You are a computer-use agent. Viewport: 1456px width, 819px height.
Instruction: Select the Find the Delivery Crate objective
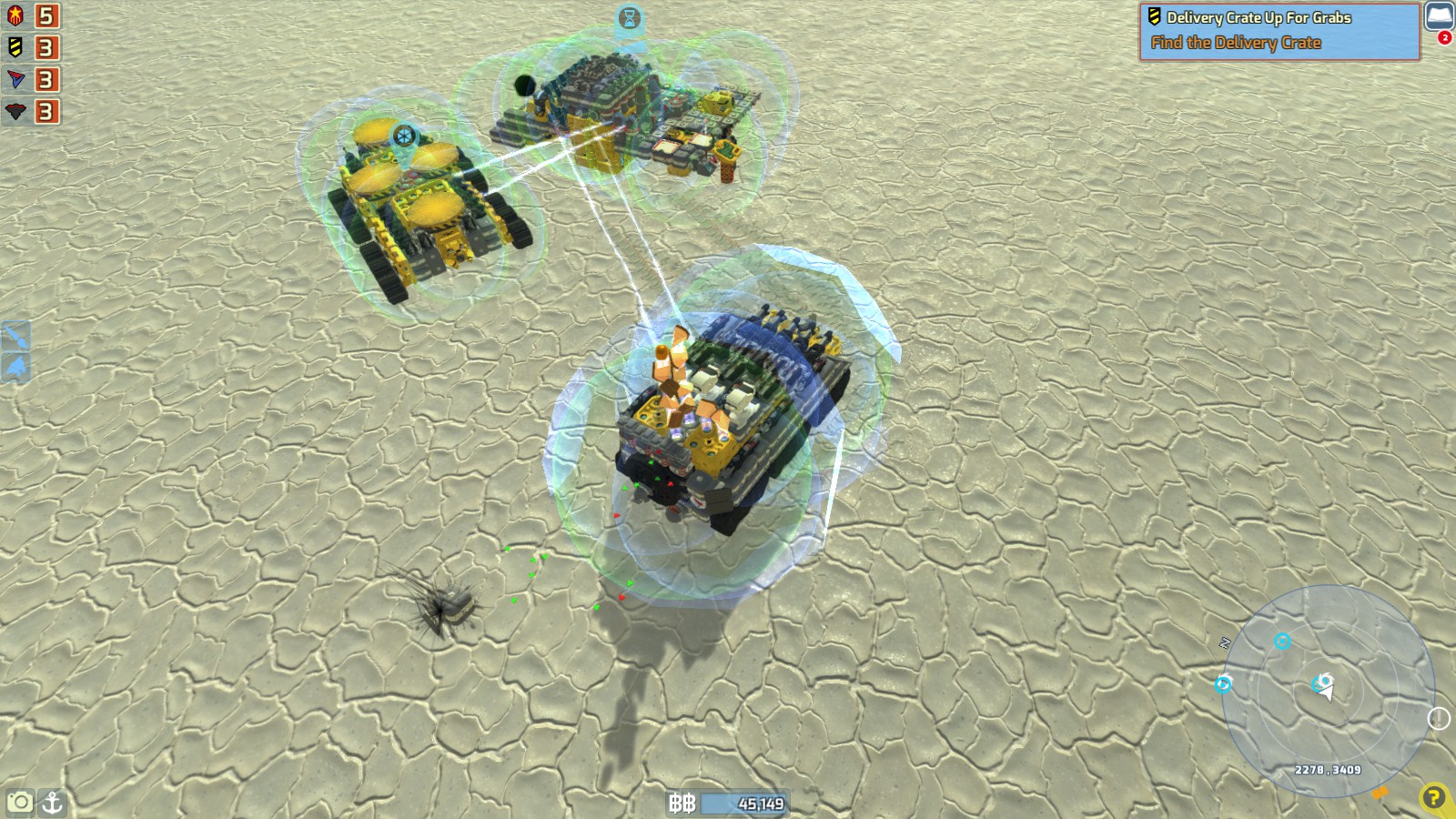point(1238,41)
